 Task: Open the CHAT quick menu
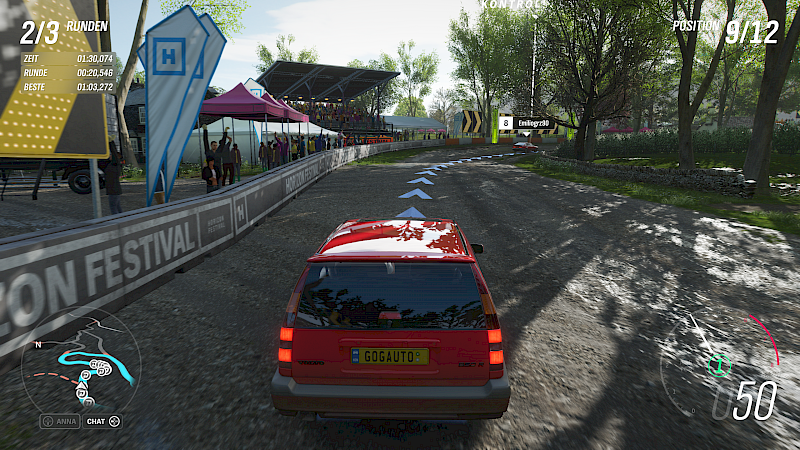coord(103,421)
